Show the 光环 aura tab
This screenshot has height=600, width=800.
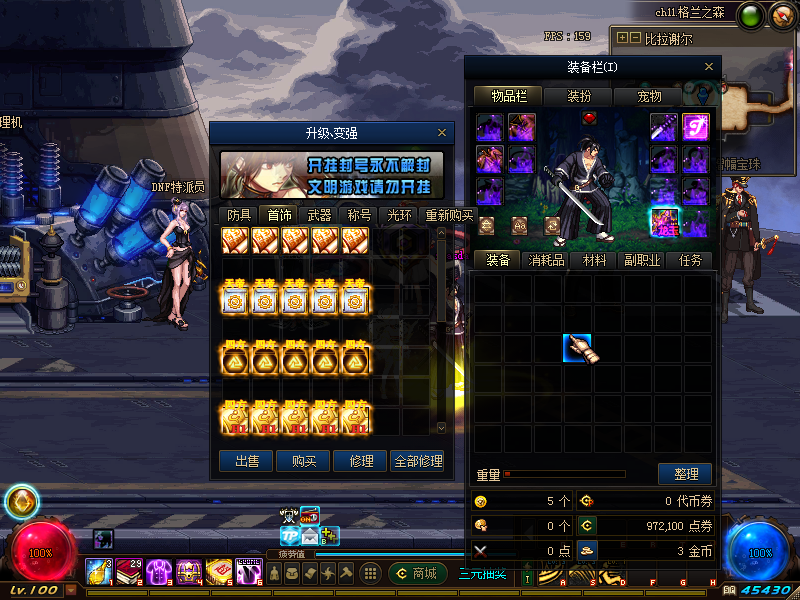click(399, 214)
